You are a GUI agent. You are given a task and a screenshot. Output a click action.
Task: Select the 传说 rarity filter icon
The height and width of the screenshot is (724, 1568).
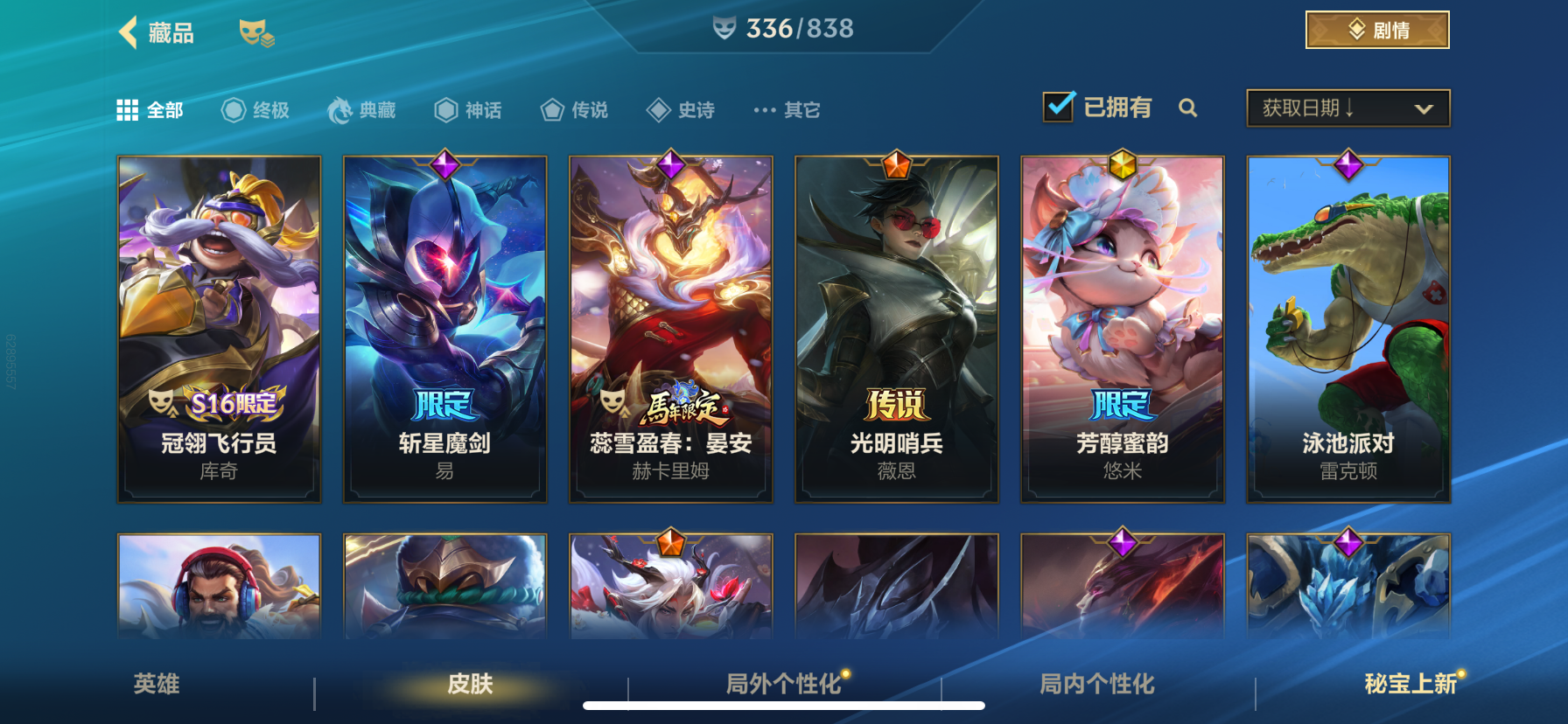coord(552,109)
